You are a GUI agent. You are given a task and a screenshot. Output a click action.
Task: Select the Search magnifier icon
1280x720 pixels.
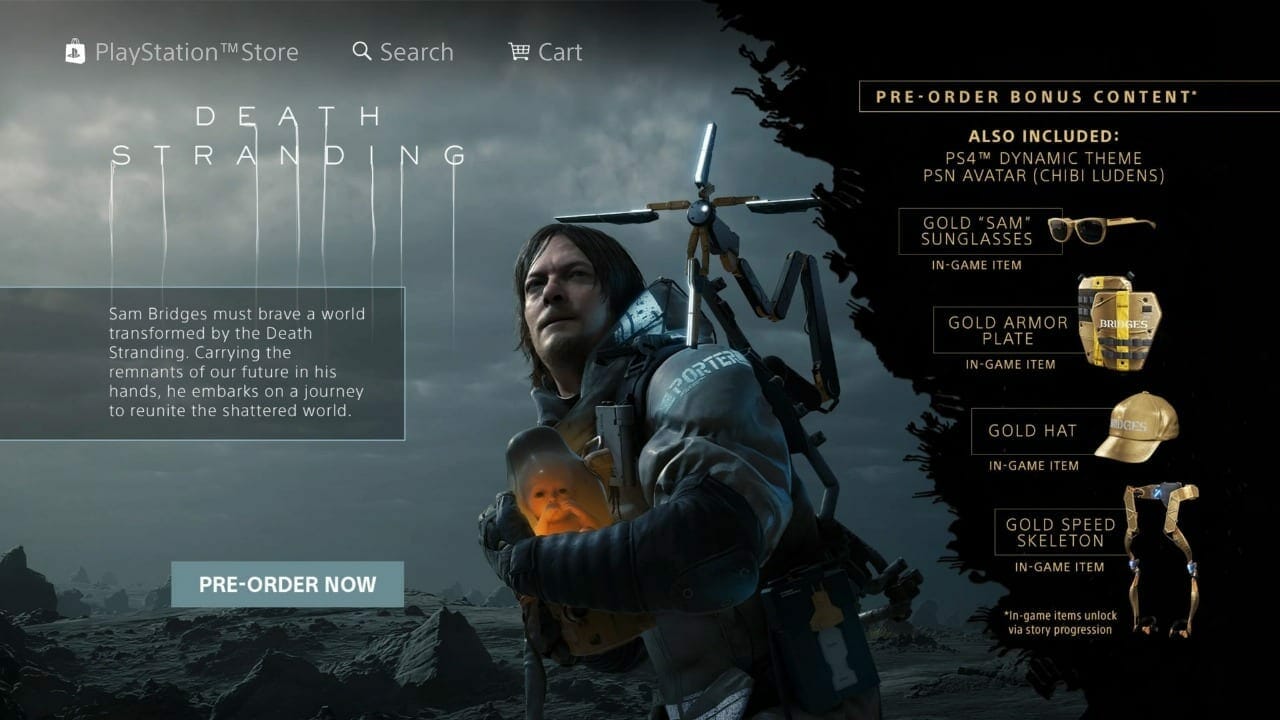point(360,51)
